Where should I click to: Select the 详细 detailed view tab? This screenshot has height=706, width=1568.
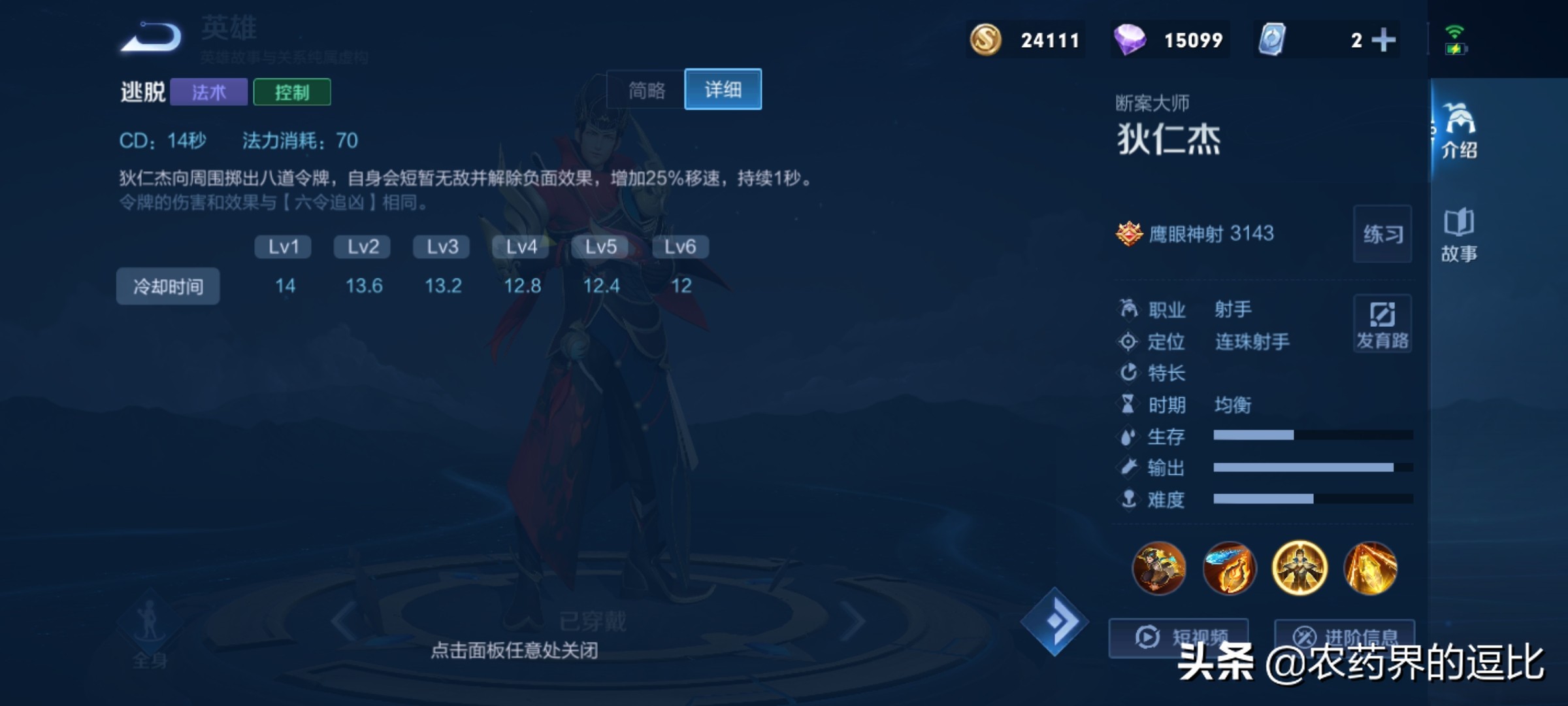click(723, 90)
